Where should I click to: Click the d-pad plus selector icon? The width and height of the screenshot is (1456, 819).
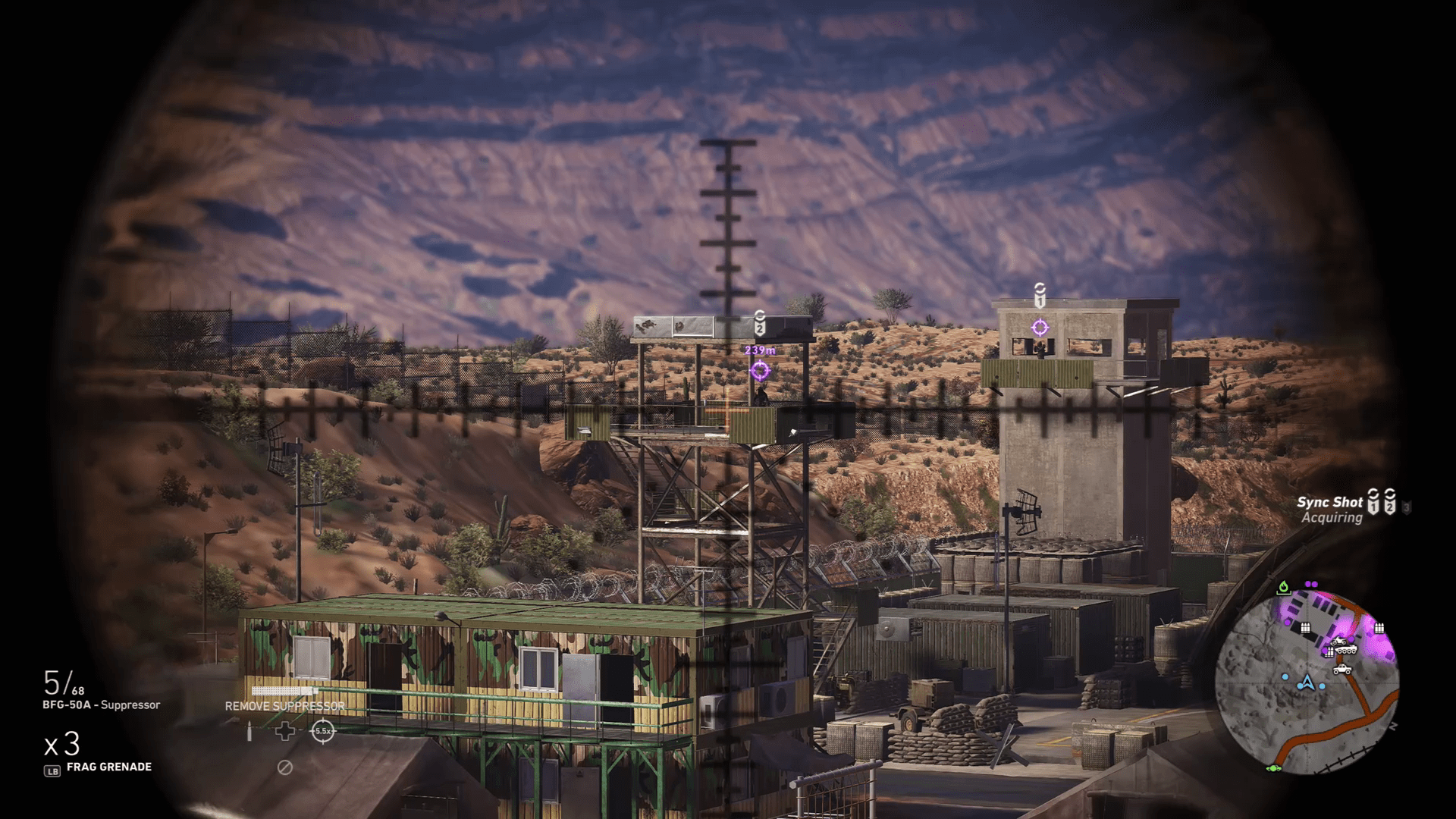pyautogui.click(x=285, y=730)
